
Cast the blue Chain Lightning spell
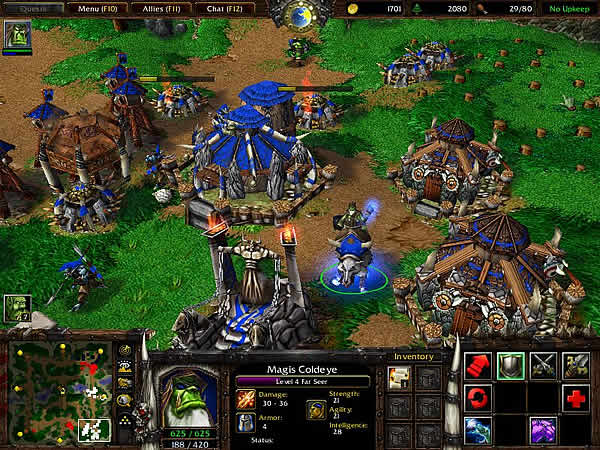pyautogui.click(x=478, y=431)
